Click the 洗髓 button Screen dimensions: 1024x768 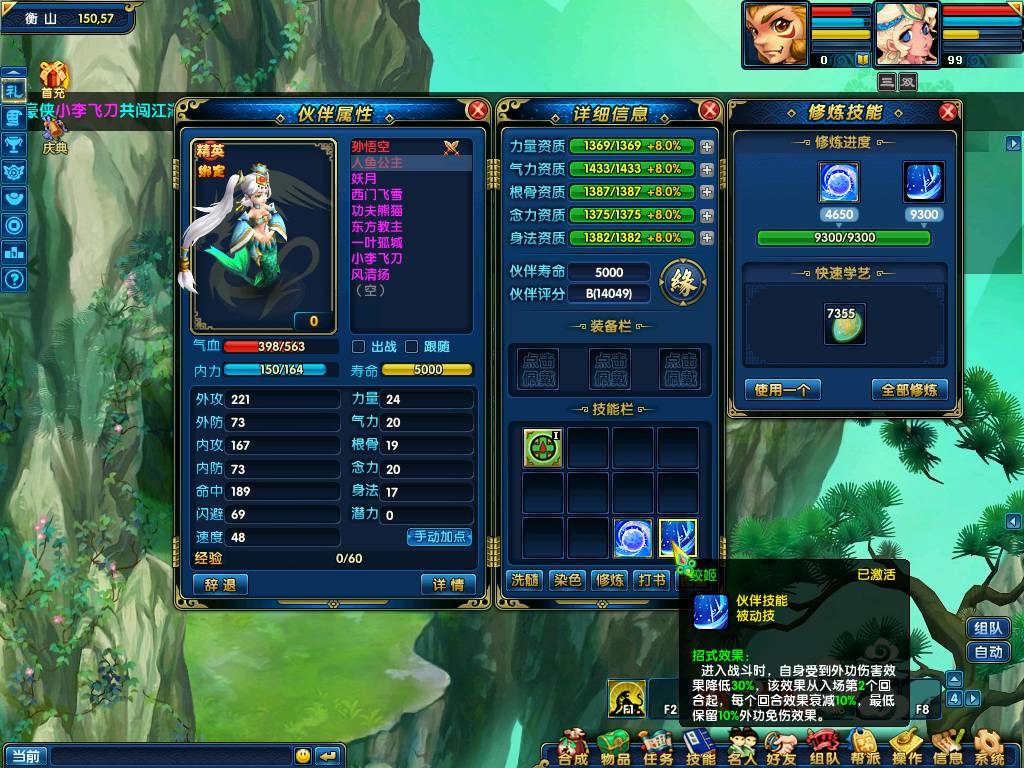[525, 580]
